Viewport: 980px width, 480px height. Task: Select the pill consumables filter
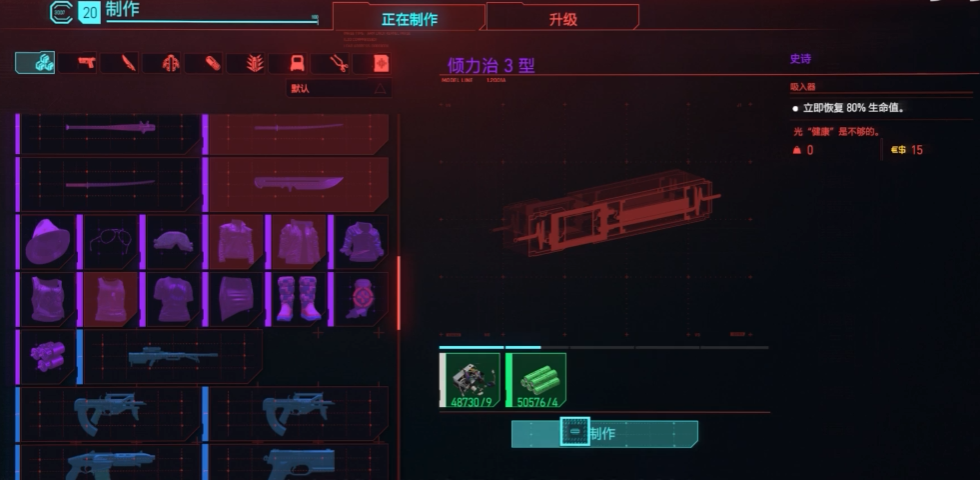pyautogui.click(x=213, y=63)
